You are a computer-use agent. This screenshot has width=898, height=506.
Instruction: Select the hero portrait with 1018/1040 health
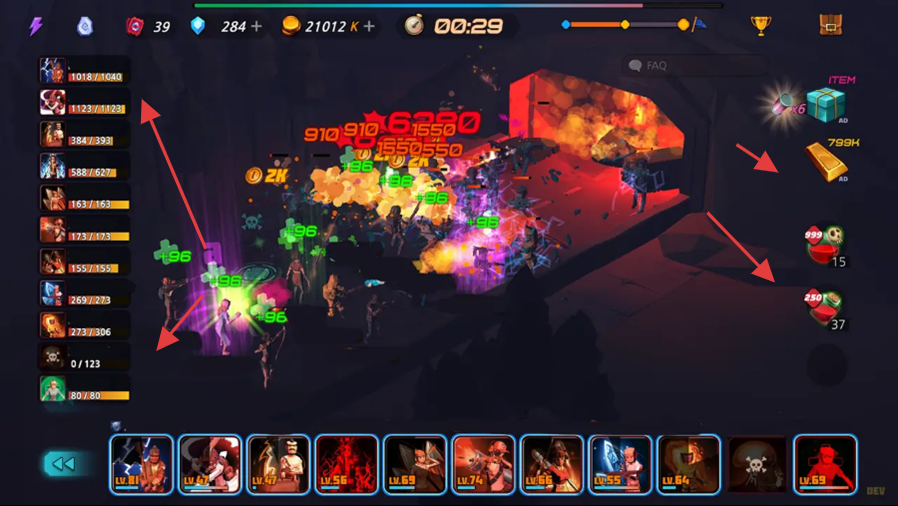pos(84,70)
